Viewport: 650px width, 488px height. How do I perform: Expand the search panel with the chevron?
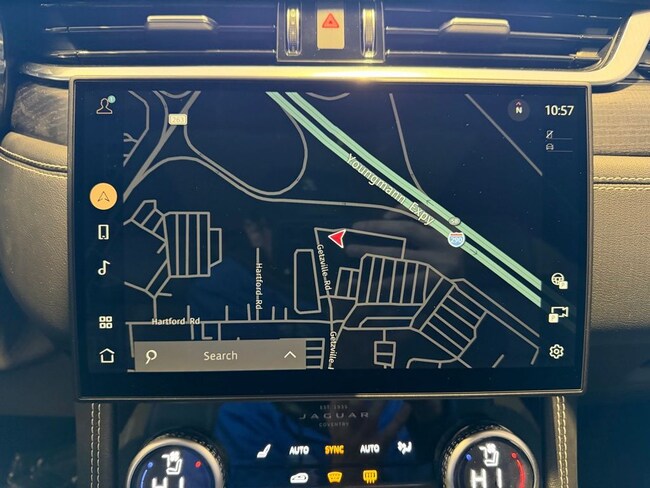[x=290, y=355]
